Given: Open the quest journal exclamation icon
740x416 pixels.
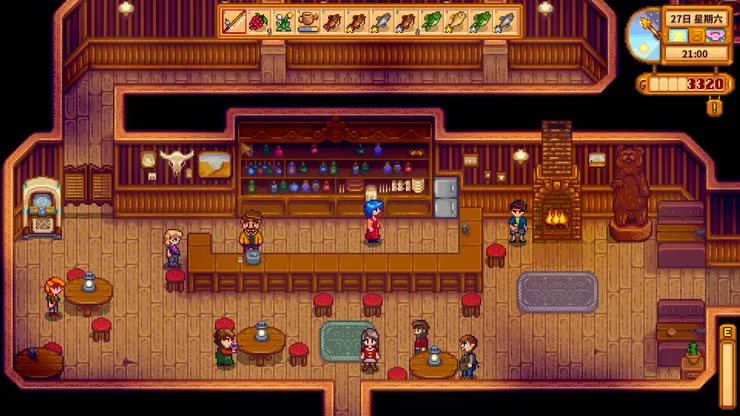Looking at the screenshot, I should (714, 106).
